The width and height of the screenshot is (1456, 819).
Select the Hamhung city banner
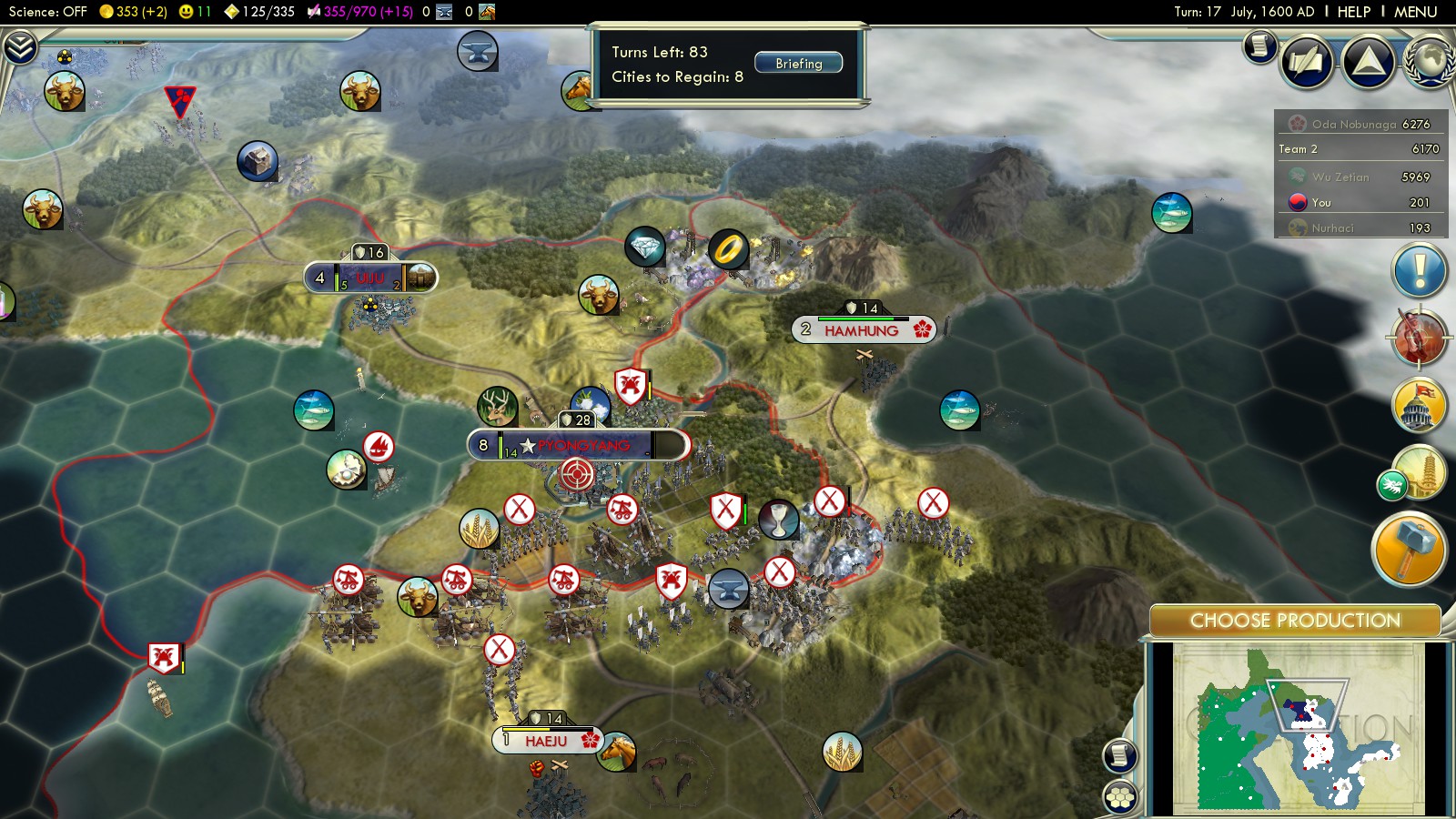click(x=863, y=330)
